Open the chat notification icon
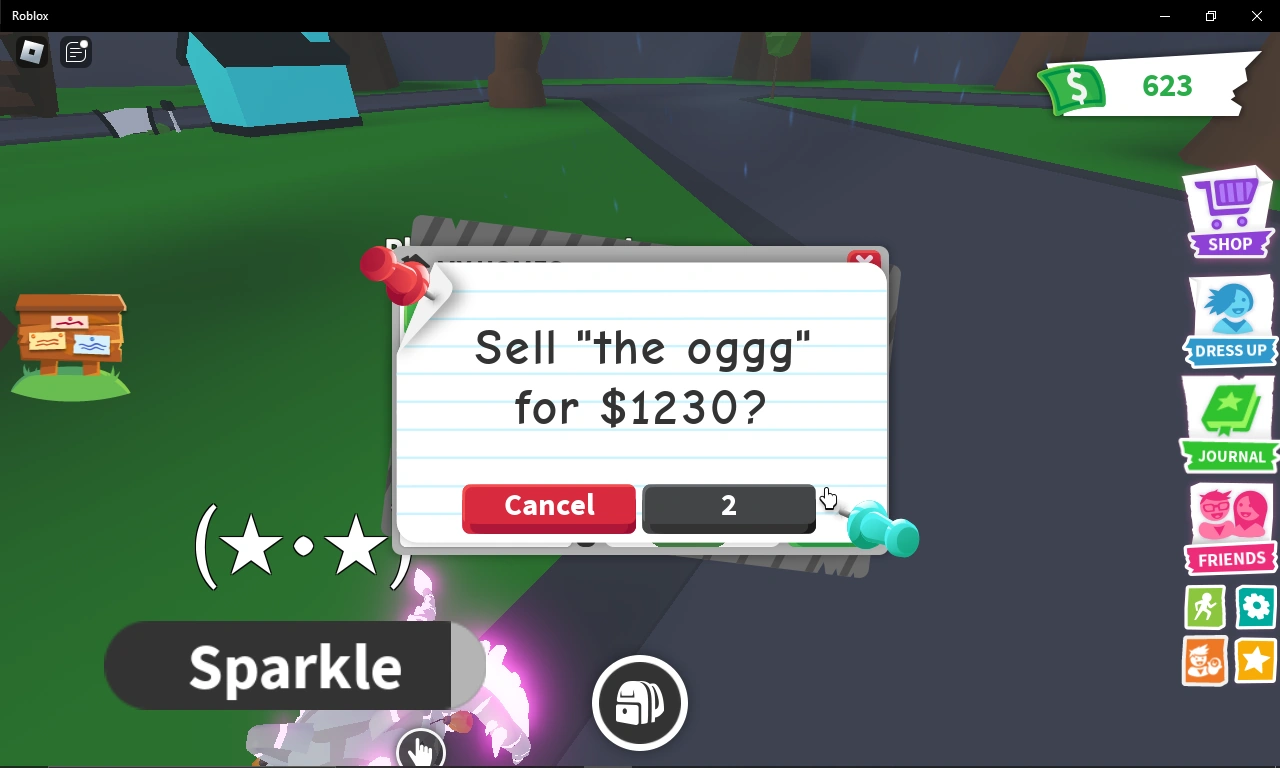The height and width of the screenshot is (768, 1280). coord(75,52)
